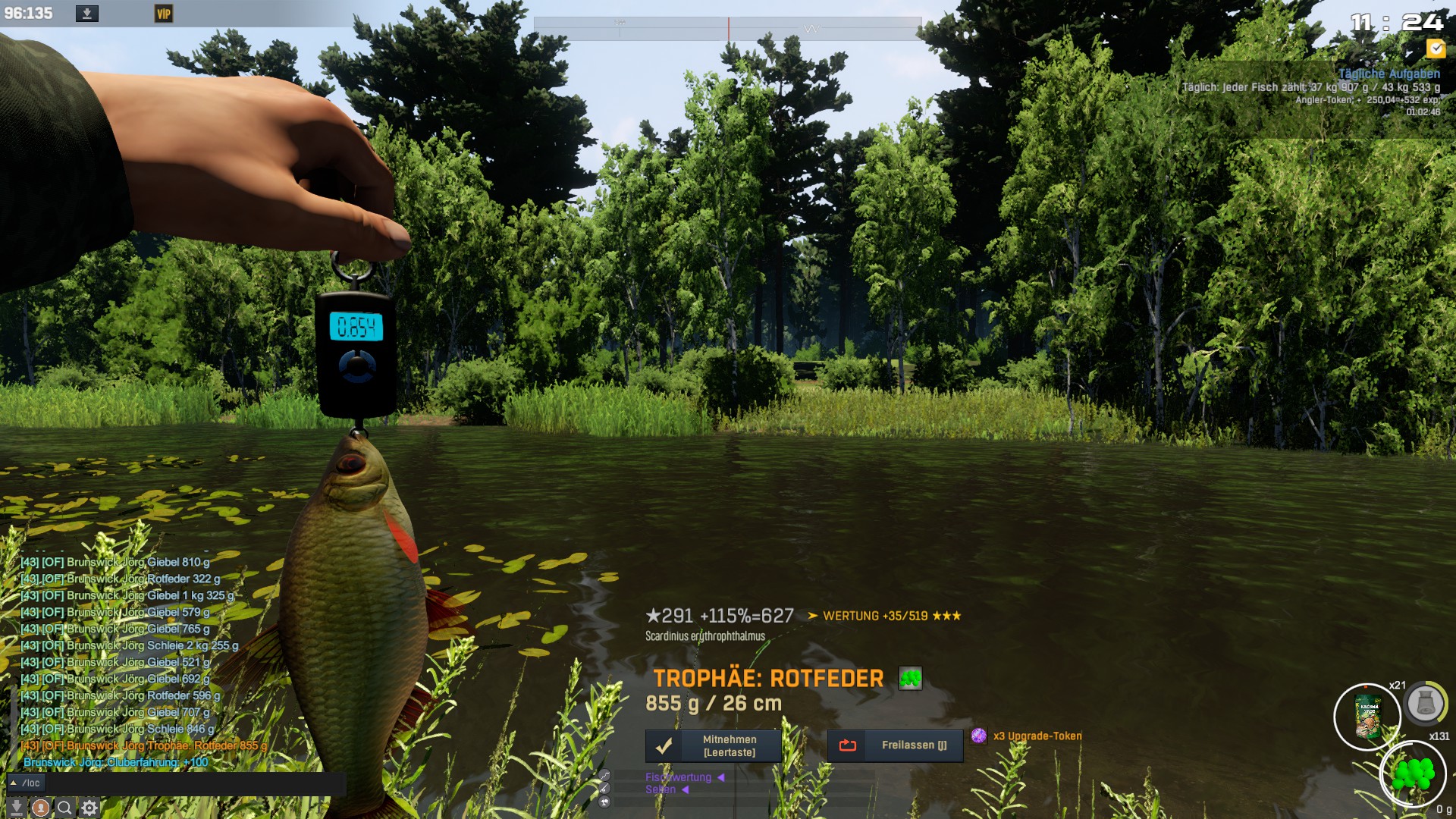The height and width of the screenshot is (819, 1456).
Task: Open the settings gear icon below chat
Action: tap(89, 808)
